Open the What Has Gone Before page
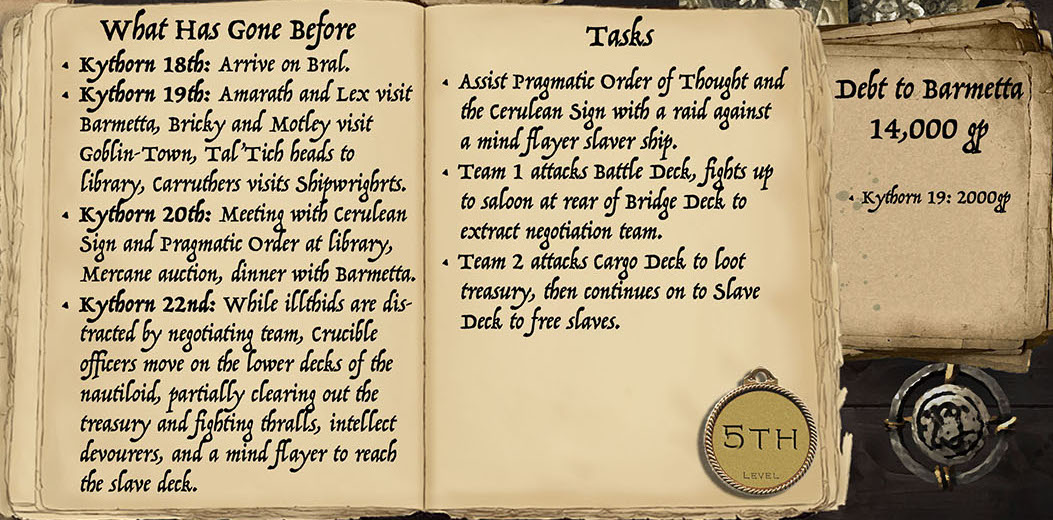Viewport: 1053px width, 520px height. (x=228, y=260)
